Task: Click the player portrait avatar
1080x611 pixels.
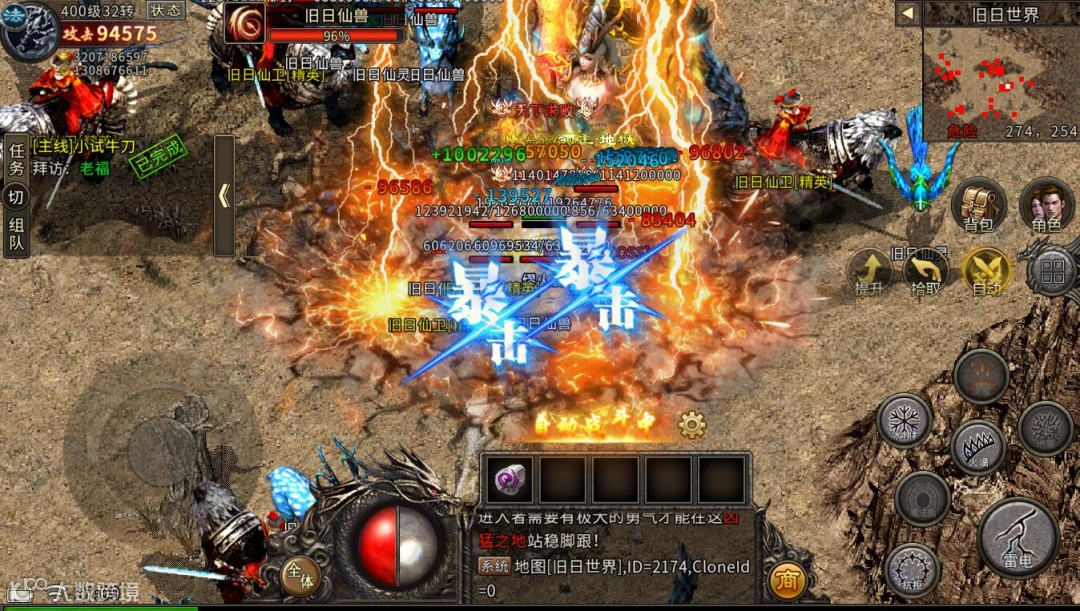Action: tap(28, 30)
